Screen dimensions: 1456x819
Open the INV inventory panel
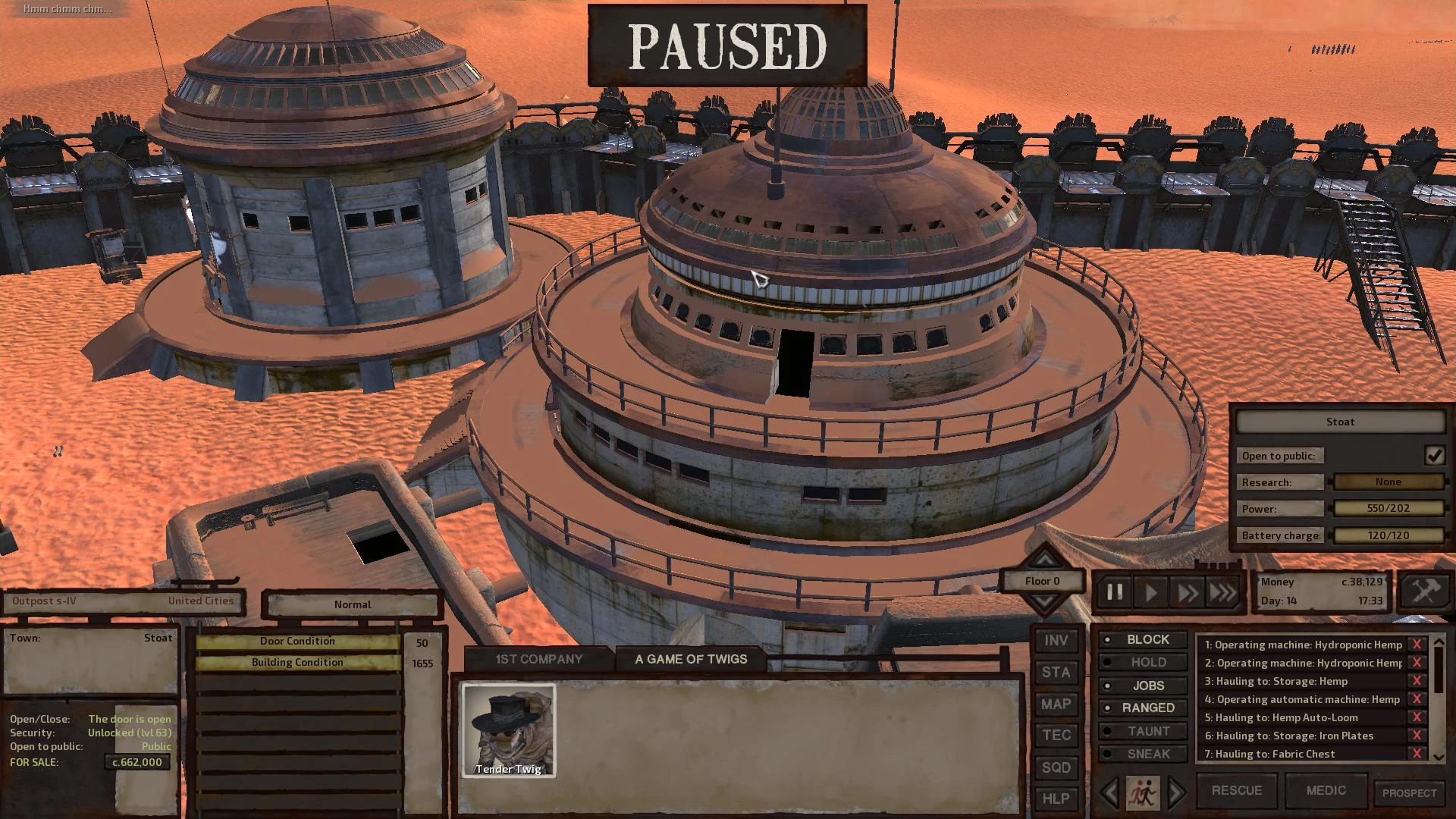pos(1056,641)
